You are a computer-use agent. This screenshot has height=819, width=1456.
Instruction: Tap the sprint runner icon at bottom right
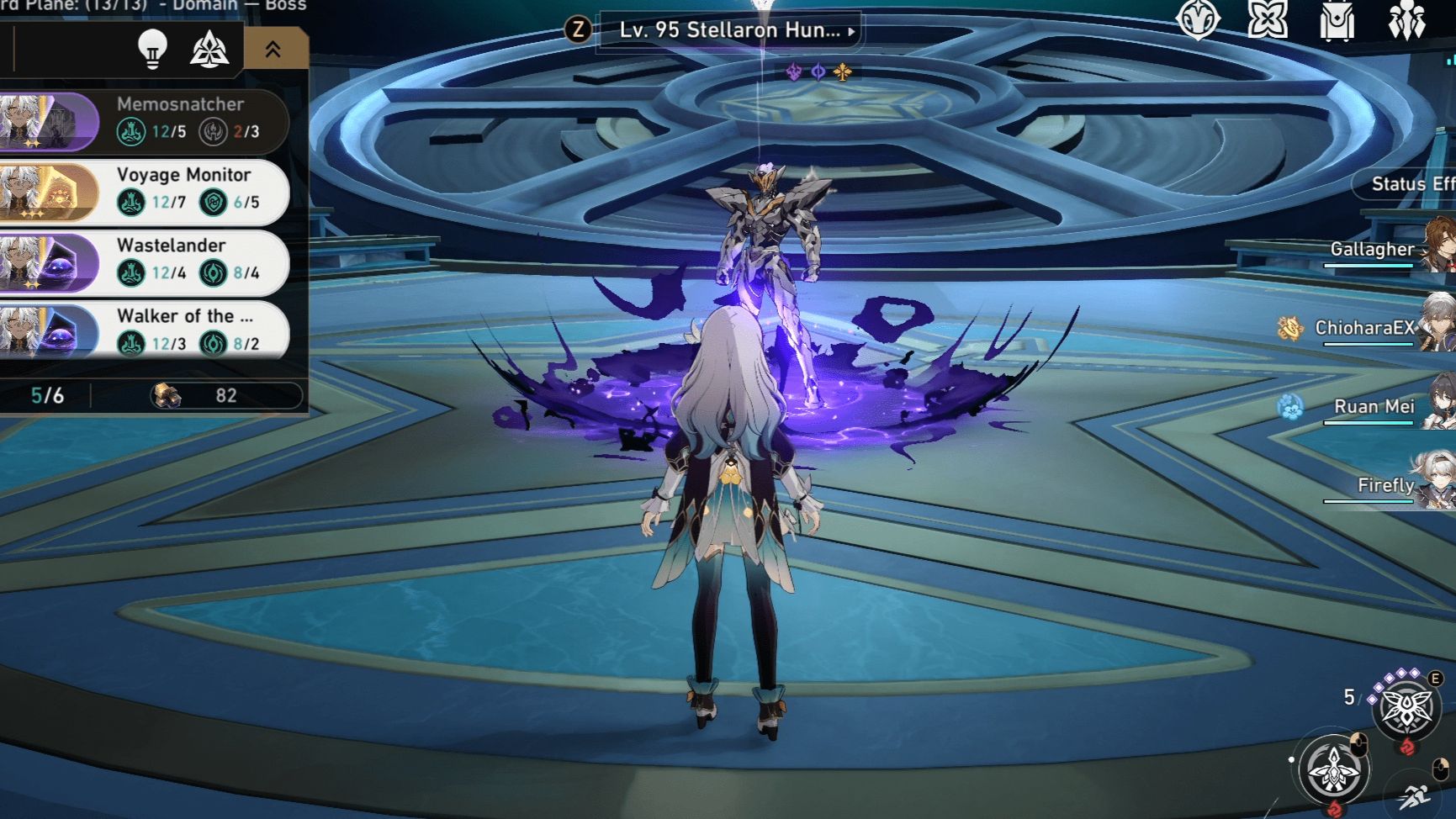(x=1417, y=799)
